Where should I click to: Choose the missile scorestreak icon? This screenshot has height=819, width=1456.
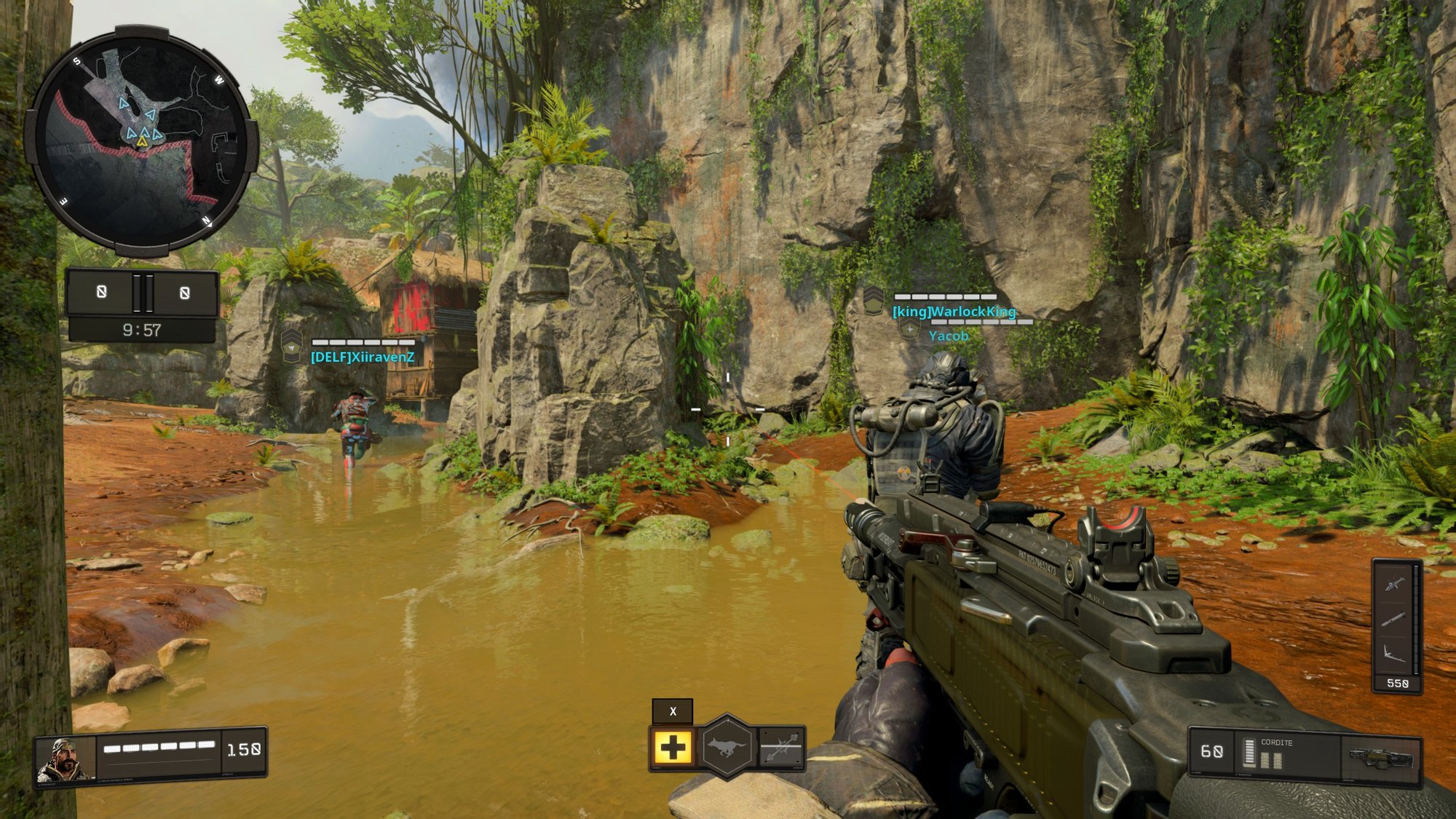tap(1395, 619)
